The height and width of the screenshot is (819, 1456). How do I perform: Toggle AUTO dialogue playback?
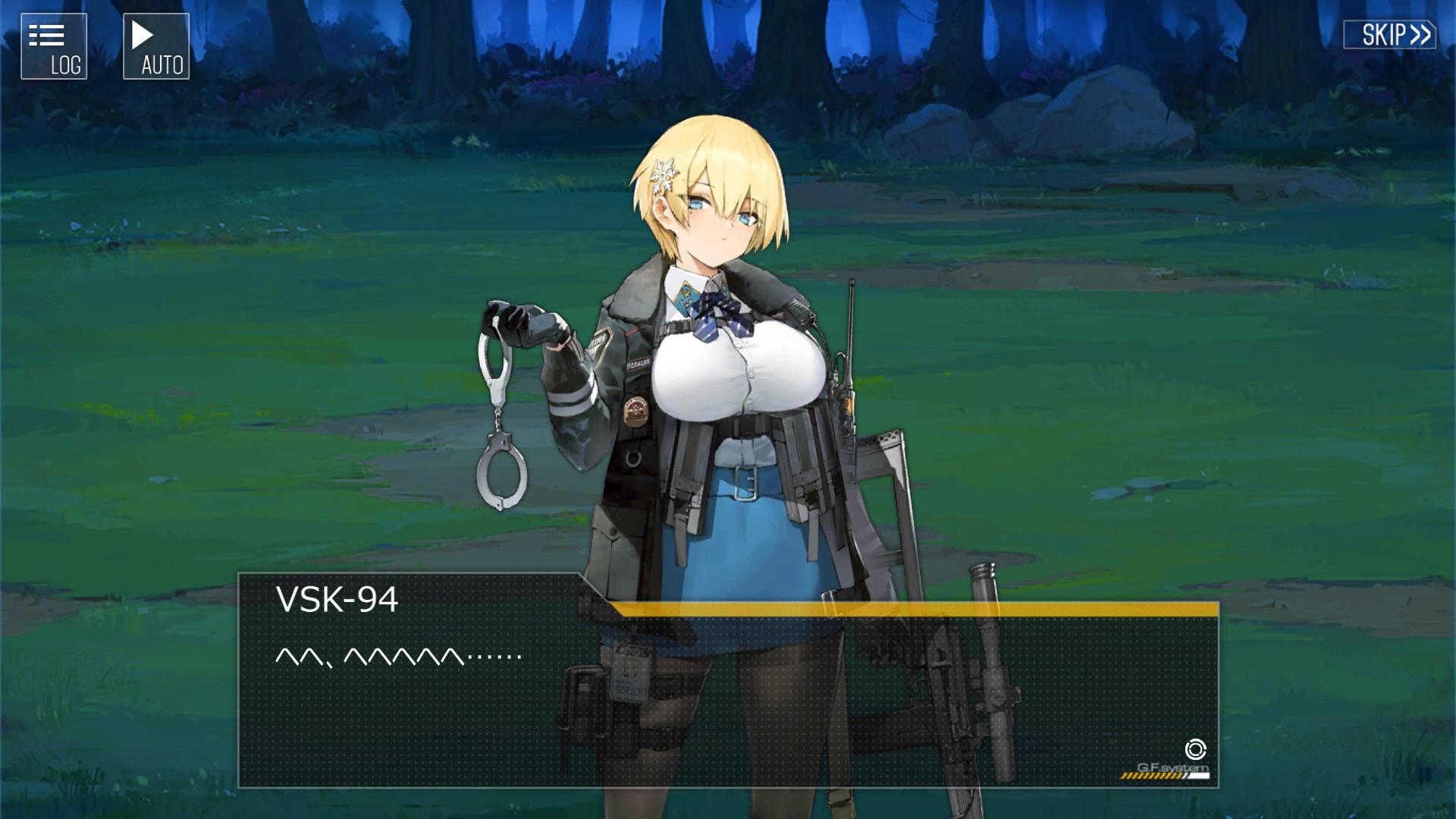click(x=156, y=46)
